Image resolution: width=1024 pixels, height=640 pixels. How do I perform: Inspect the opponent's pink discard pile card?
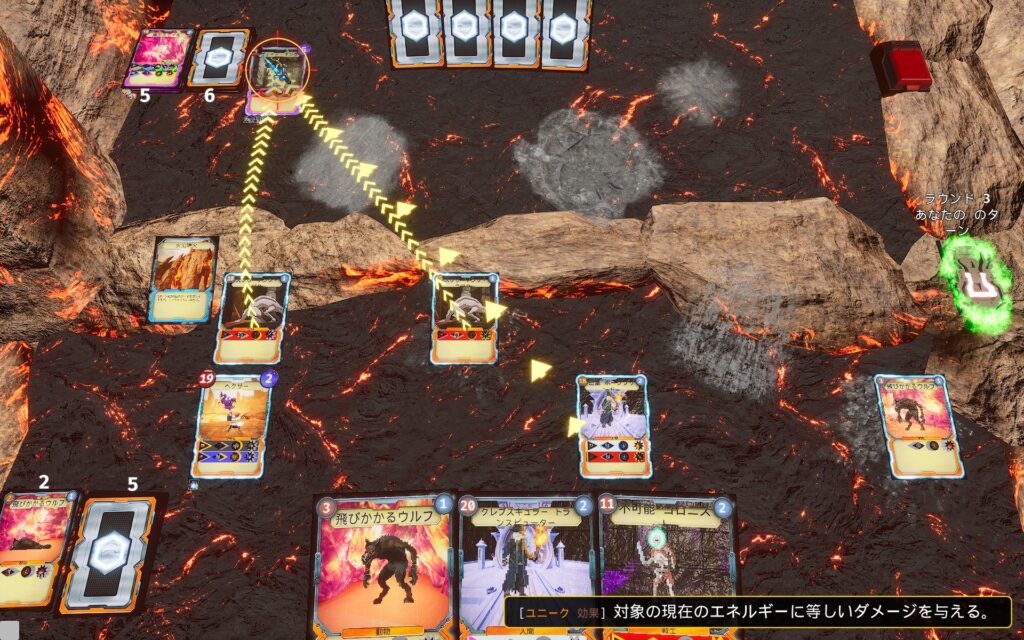click(x=157, y=59)
